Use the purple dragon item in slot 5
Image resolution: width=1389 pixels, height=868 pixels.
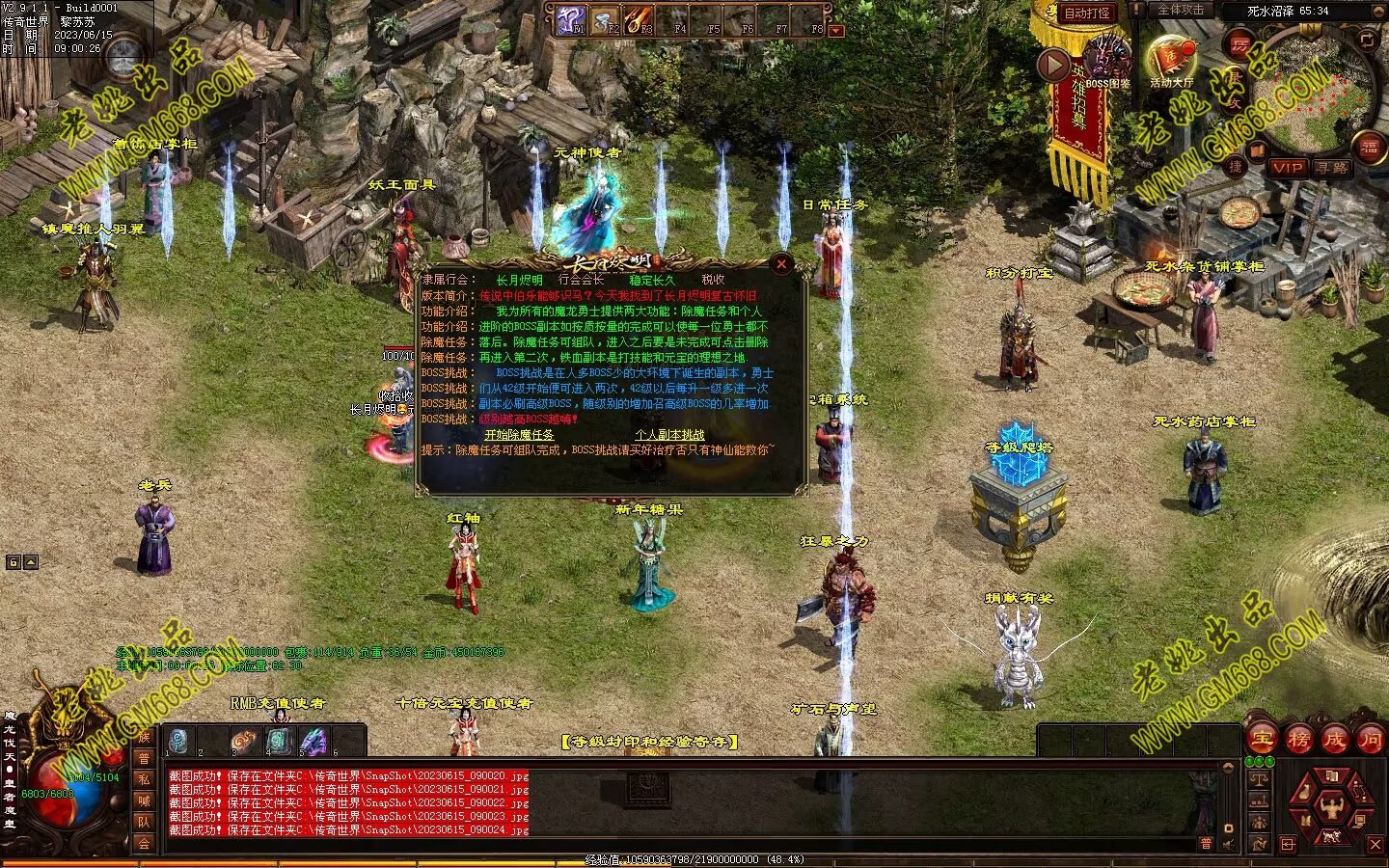tap(313, 741)
